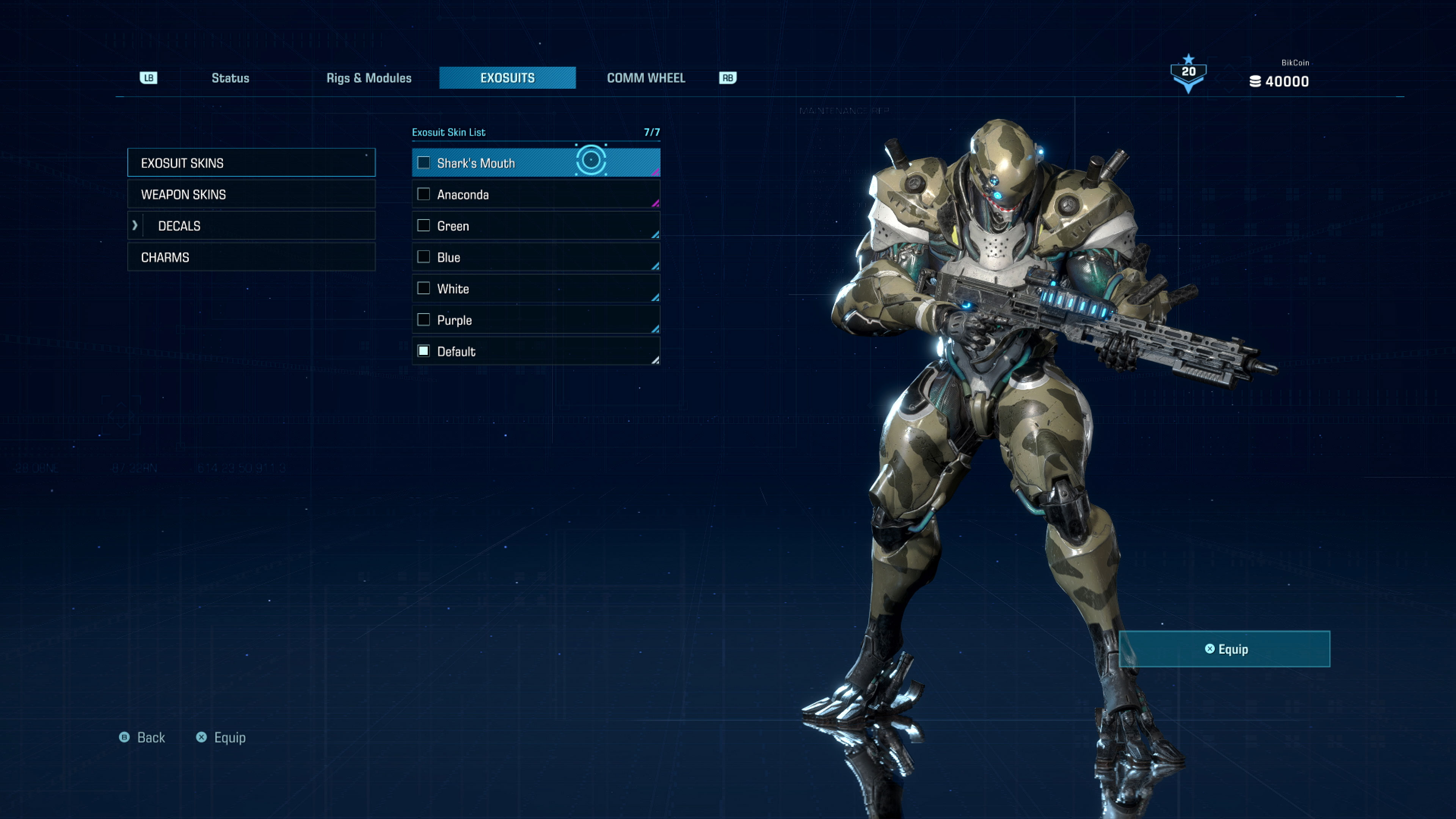Image resolution: width=1456 pixels, height=819 pixels.
Task: Choose the Green exosuit skin
Action: click(535, 226)
